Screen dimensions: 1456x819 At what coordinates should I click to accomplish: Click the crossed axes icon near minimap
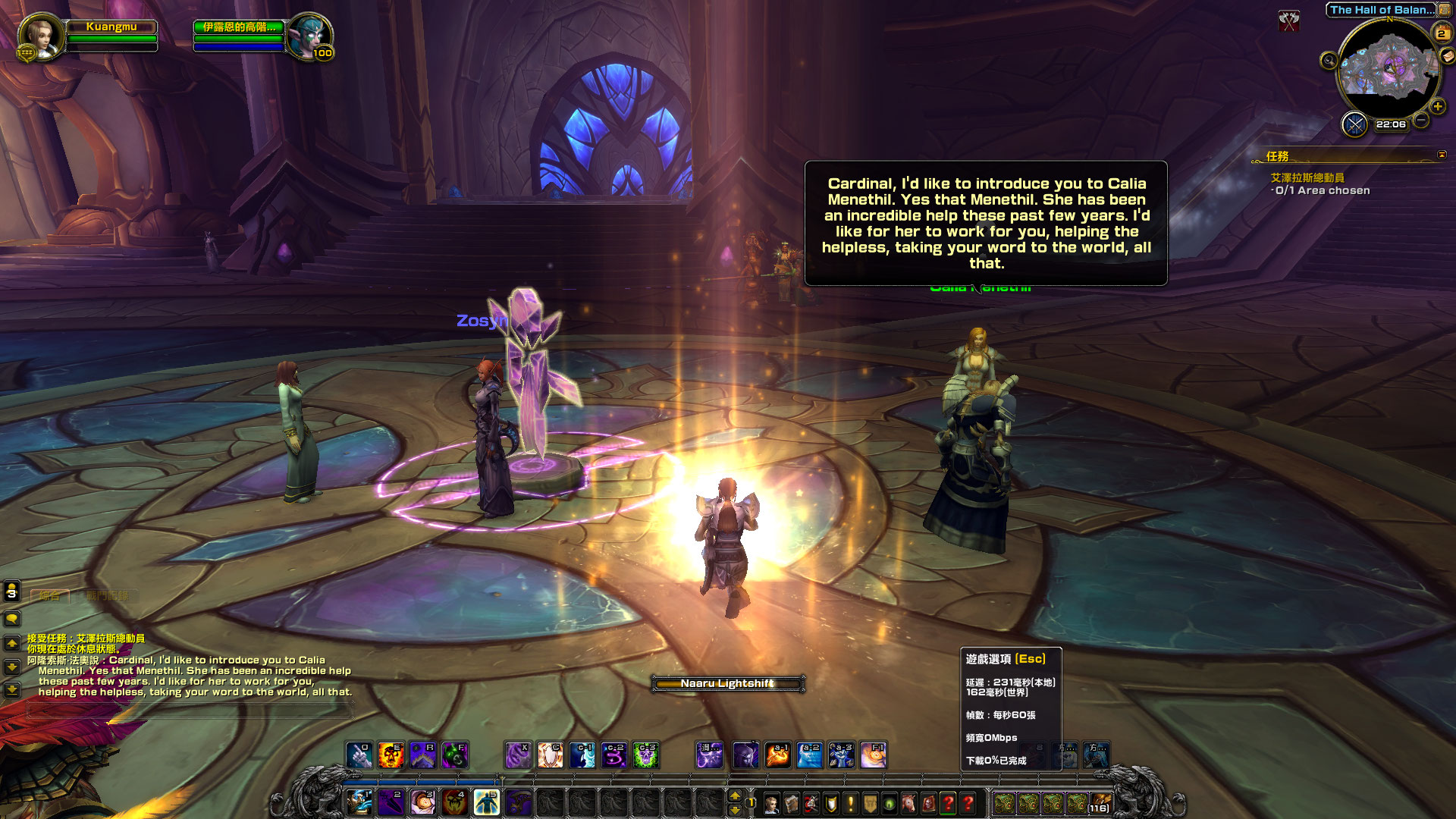click(1288, 20)
